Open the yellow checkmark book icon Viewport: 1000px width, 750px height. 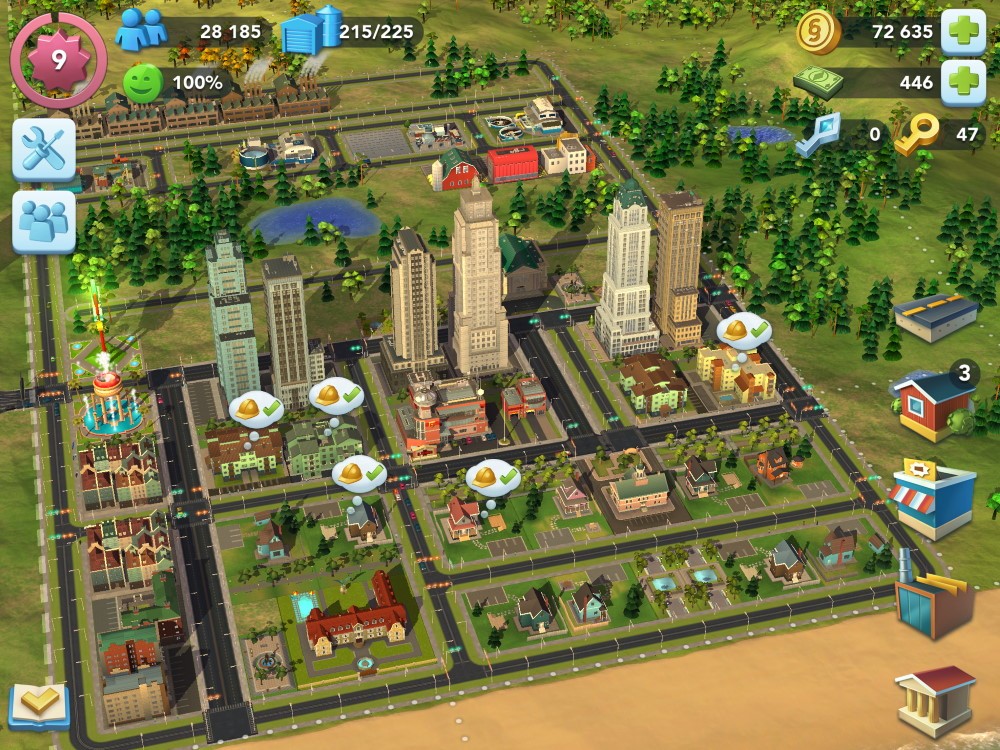(x=39, y=705)
